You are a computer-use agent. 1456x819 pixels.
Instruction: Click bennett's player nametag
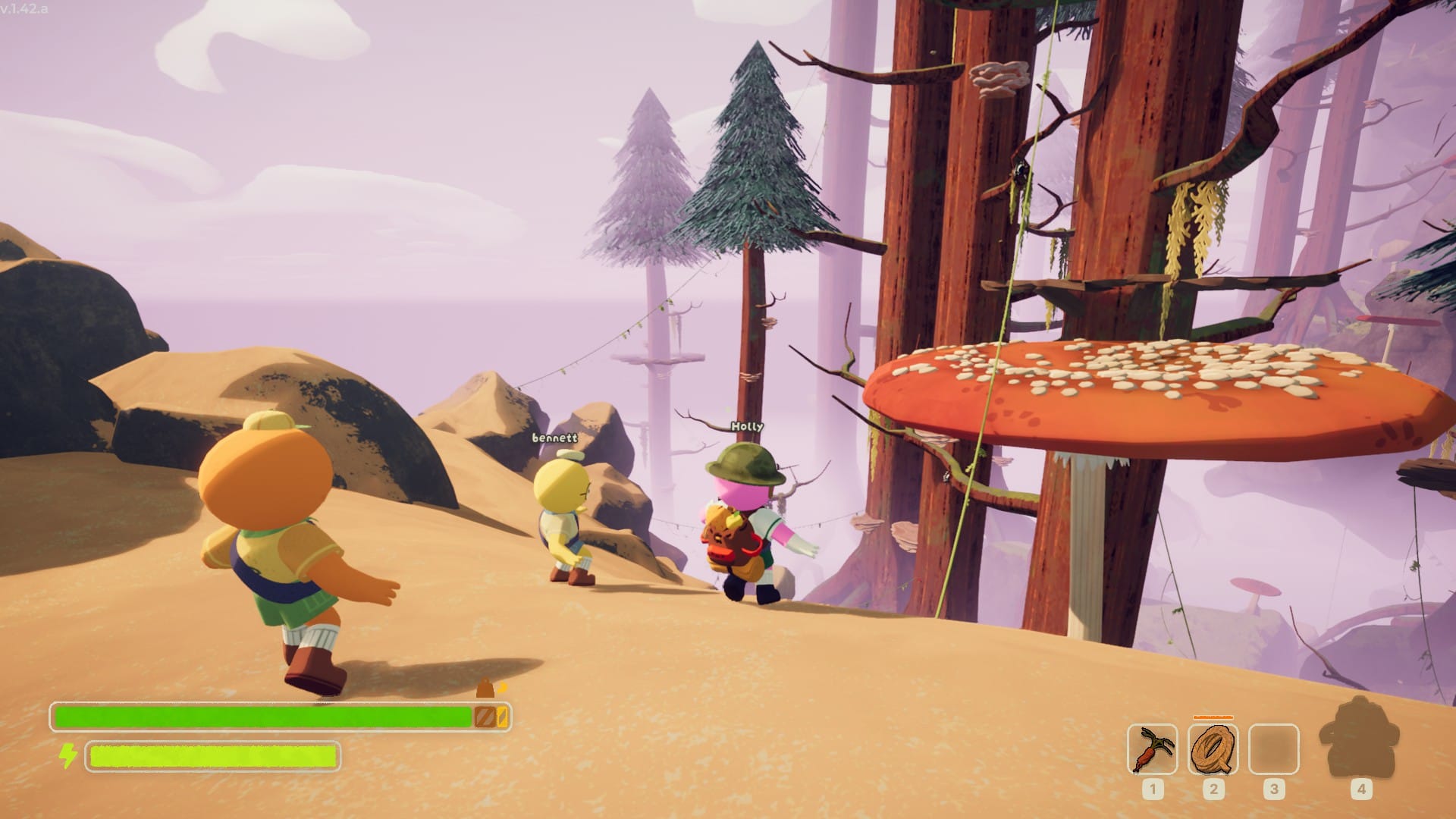[554, 437]
